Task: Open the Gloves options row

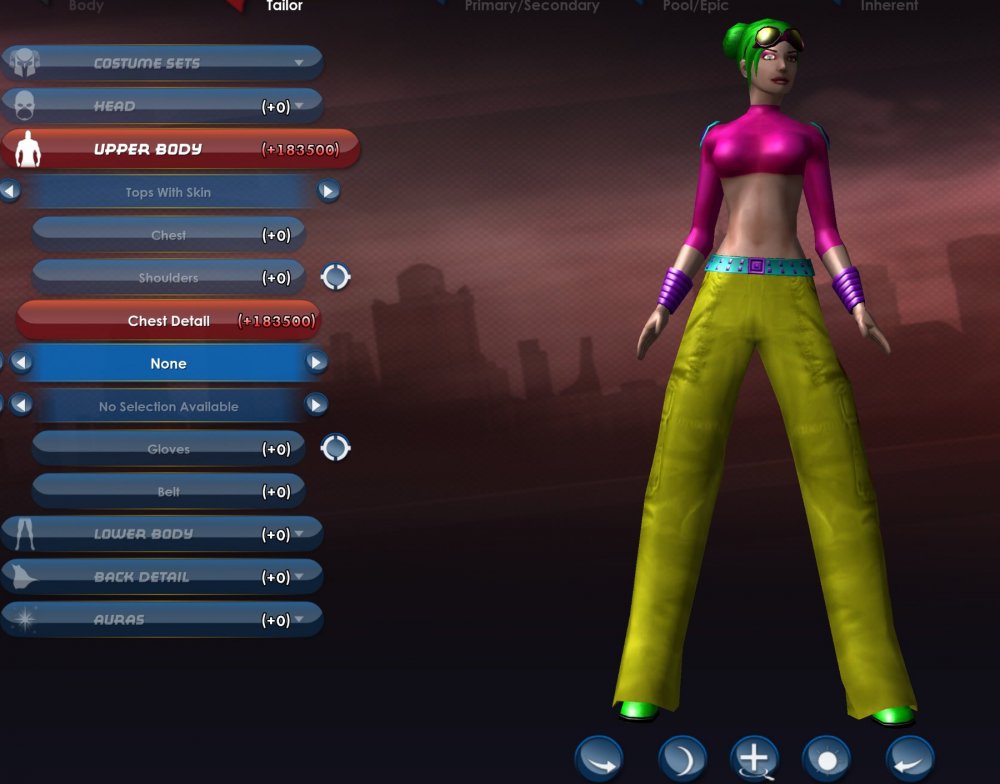Action: [168, 449]
